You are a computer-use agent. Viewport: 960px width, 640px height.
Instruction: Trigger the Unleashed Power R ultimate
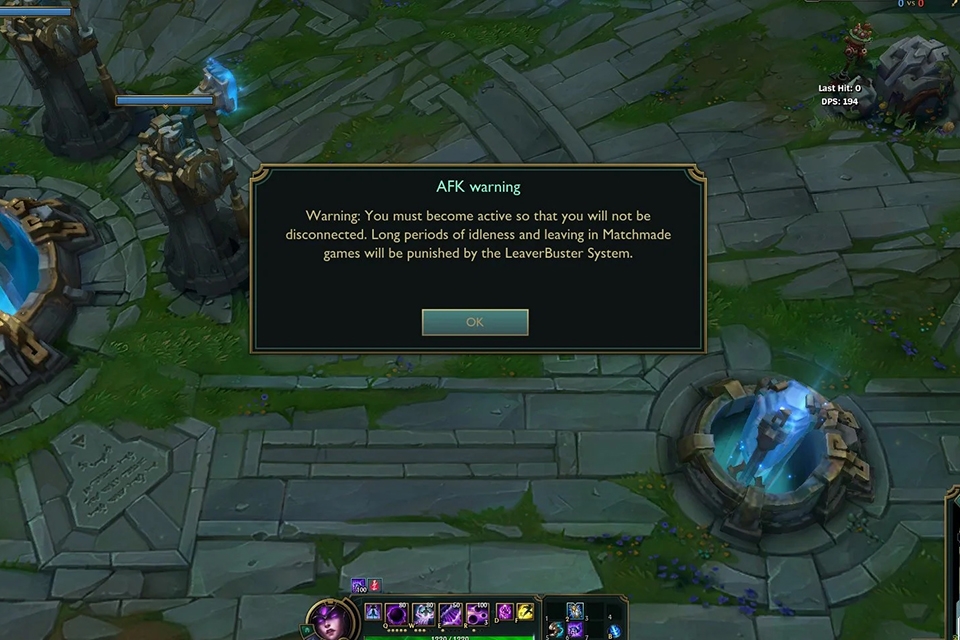[477, 612]
